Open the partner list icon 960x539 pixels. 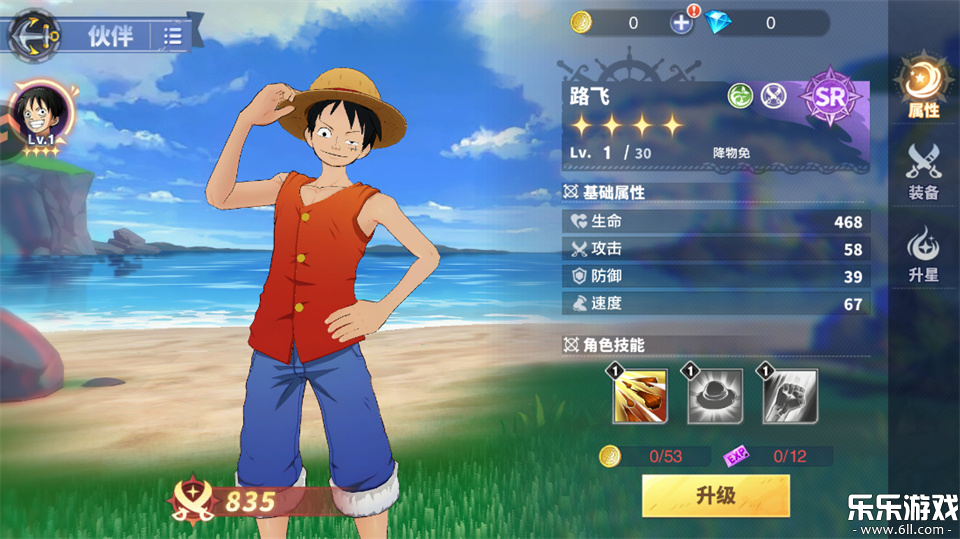pos(173,36)
